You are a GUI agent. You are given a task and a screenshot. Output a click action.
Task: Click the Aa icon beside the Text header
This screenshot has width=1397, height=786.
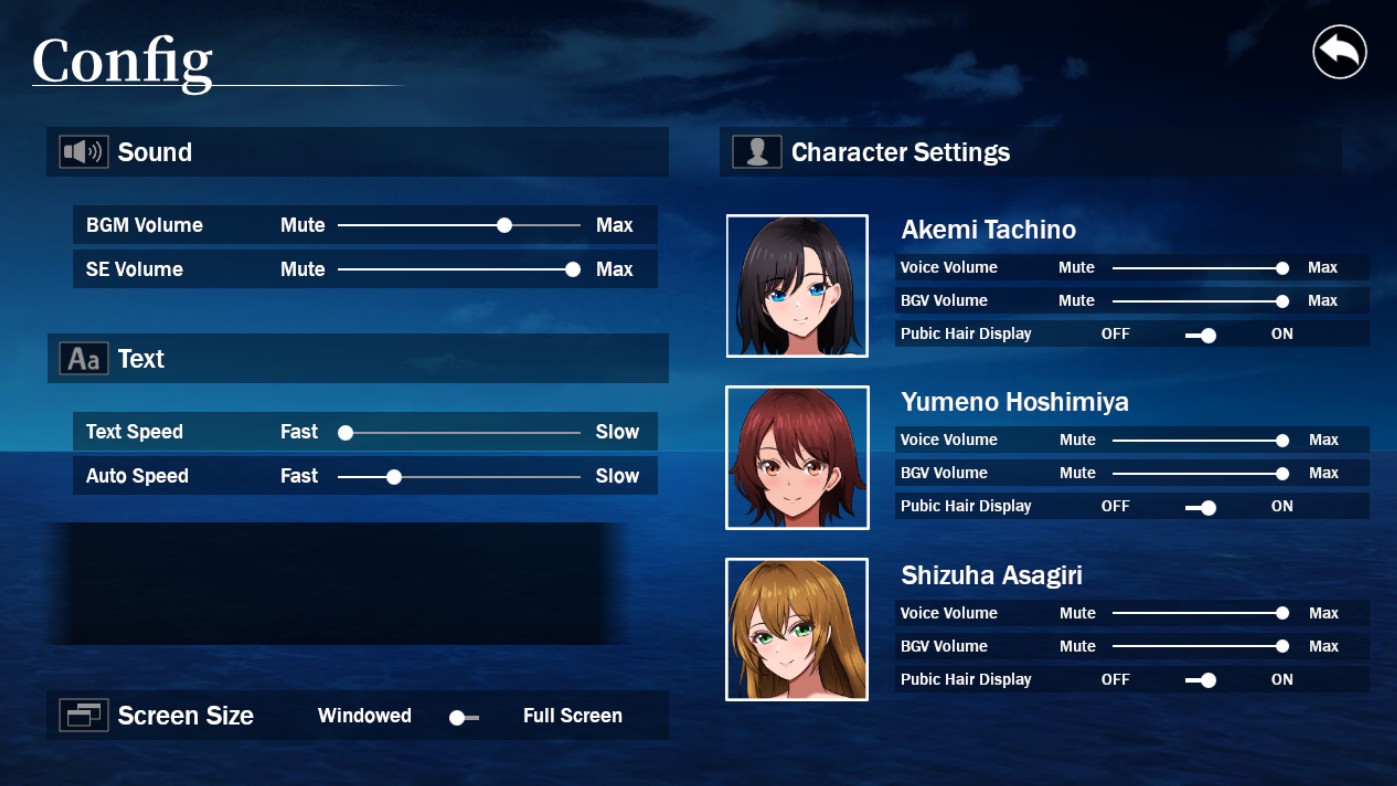(83, 358)
